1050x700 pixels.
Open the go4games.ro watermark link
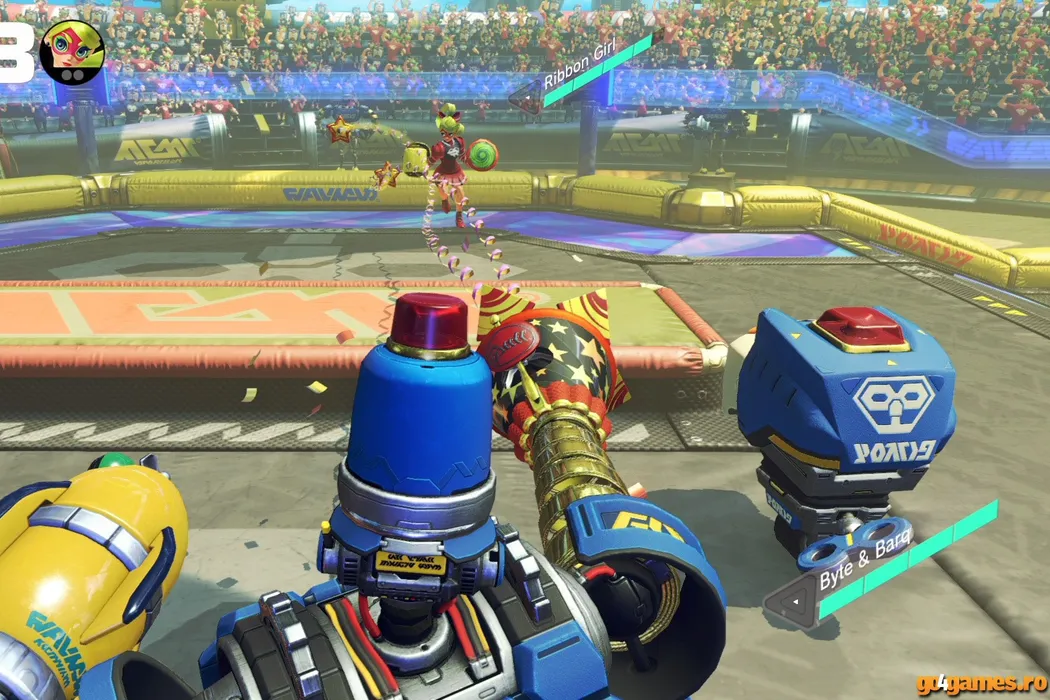[x=979, y=683]
